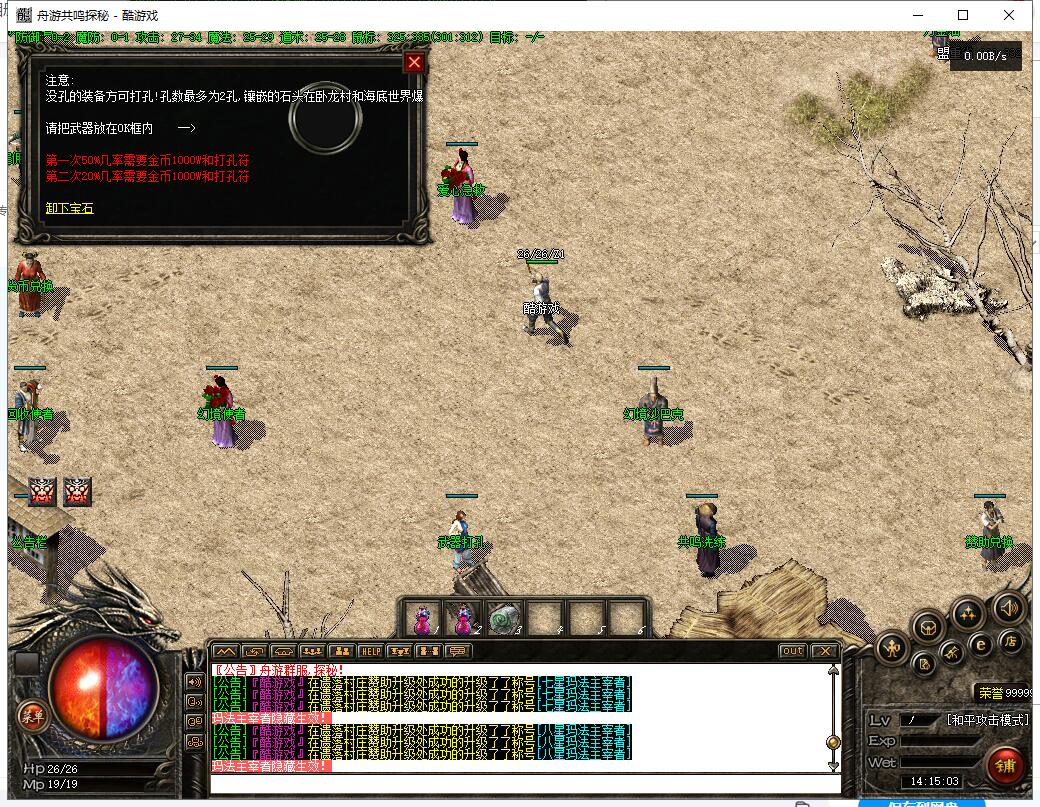Use the potion in hotbar slot 1

(x=424, y=617)
